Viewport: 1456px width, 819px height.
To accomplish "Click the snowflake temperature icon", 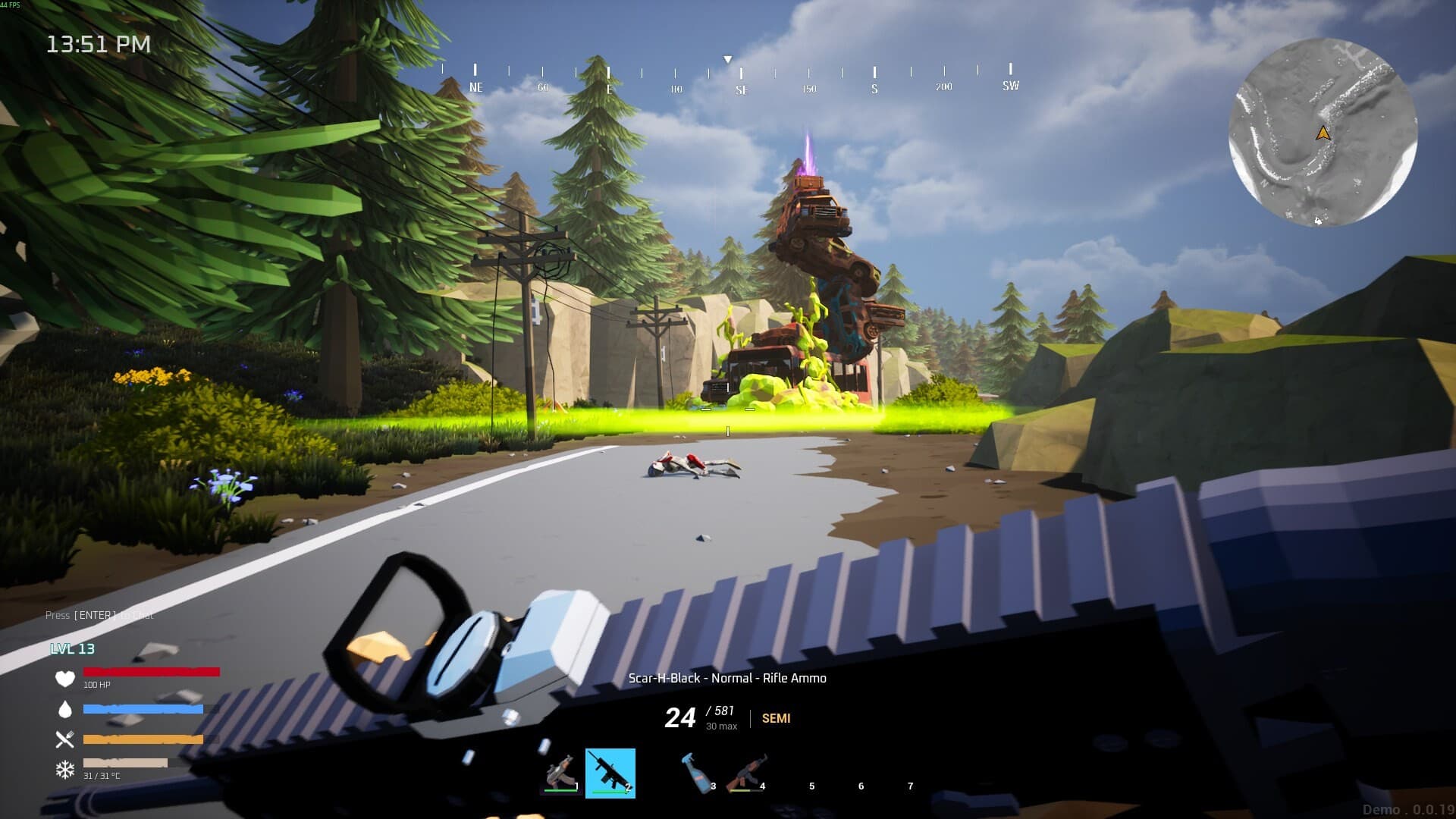I will click(x=67, y=769).
